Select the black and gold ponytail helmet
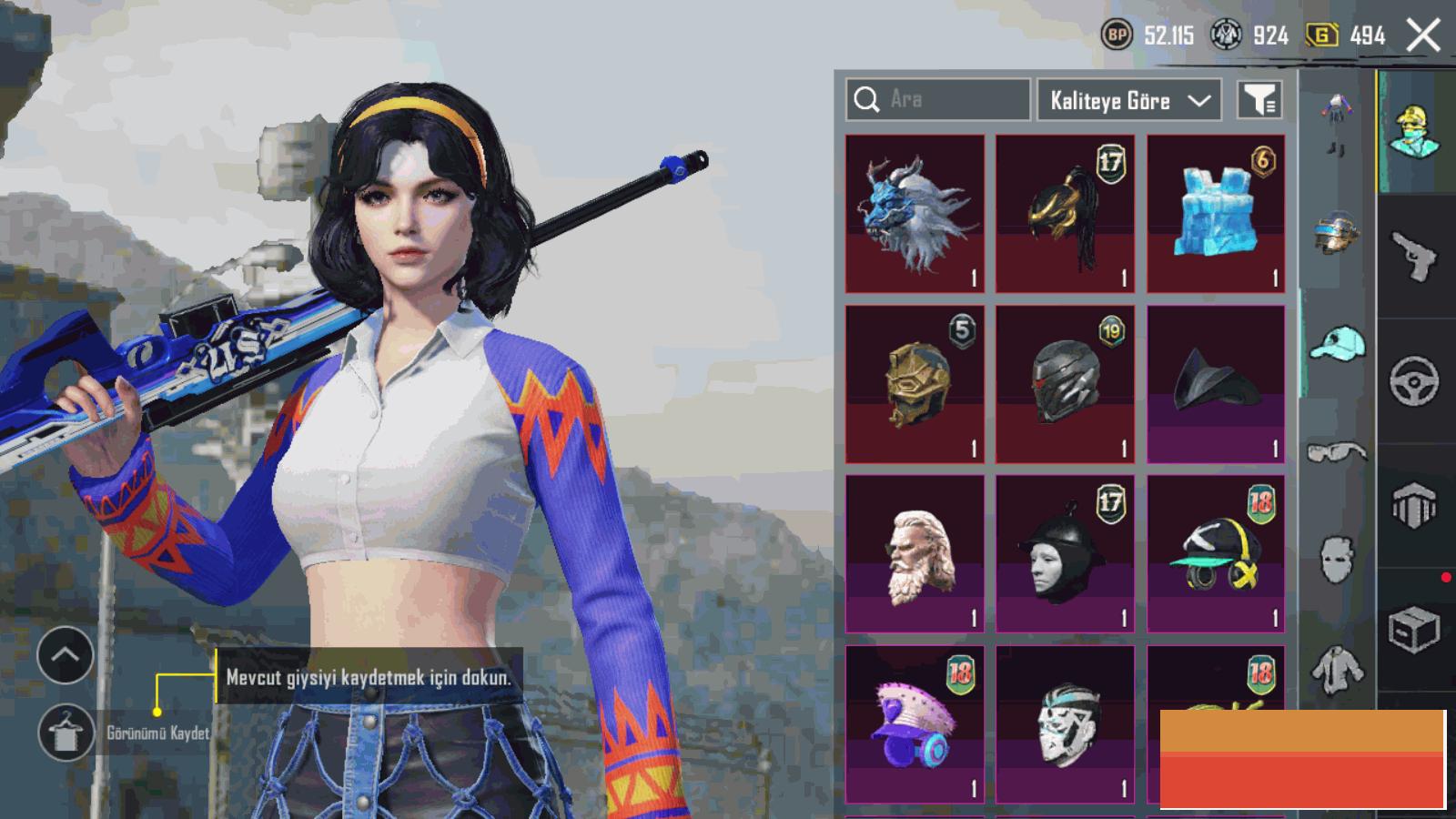This screenshot has width=1456, height=819. point(1065,214)
